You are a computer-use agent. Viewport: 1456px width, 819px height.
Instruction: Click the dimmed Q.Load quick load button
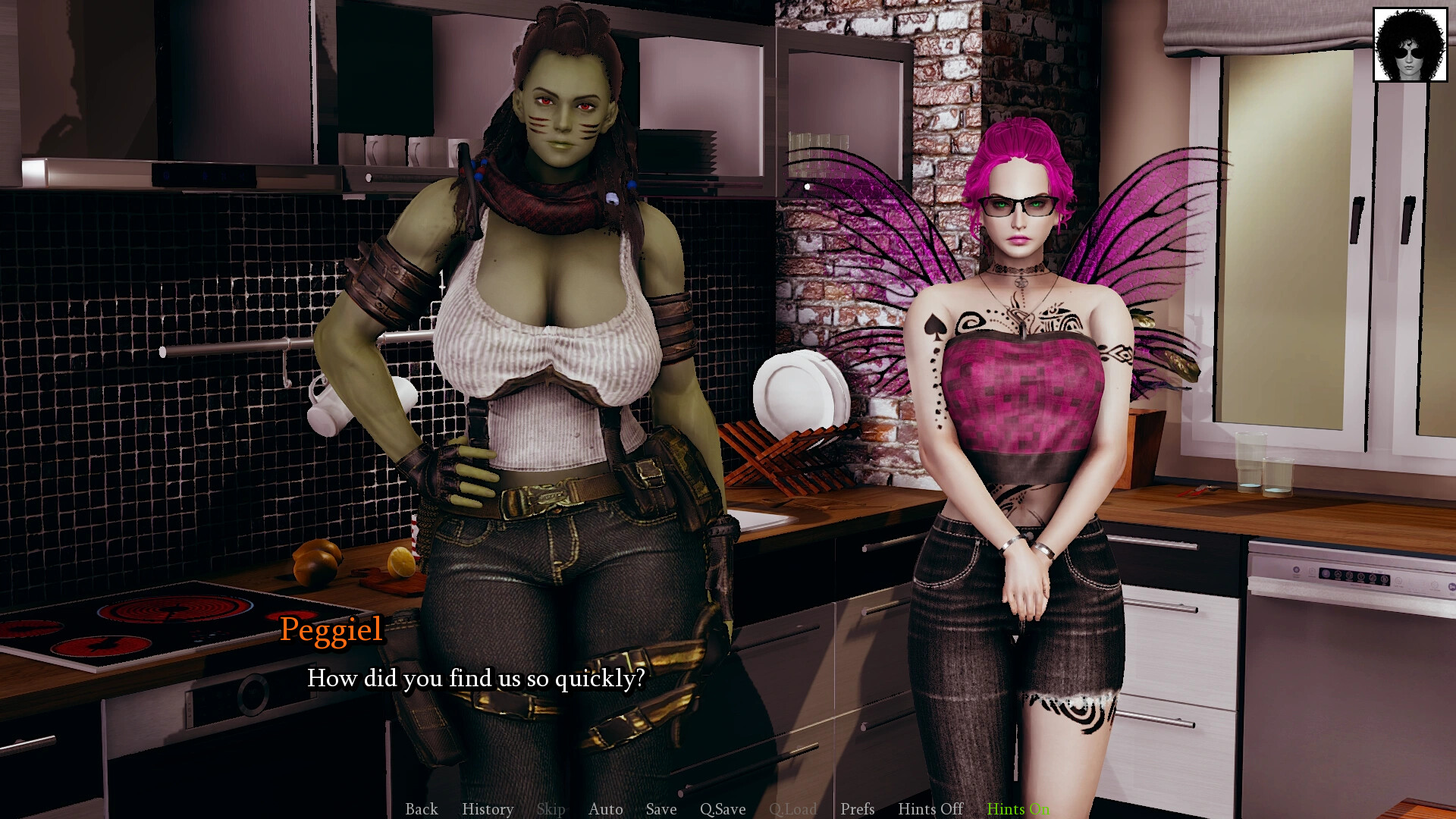[x=792, y=809]
